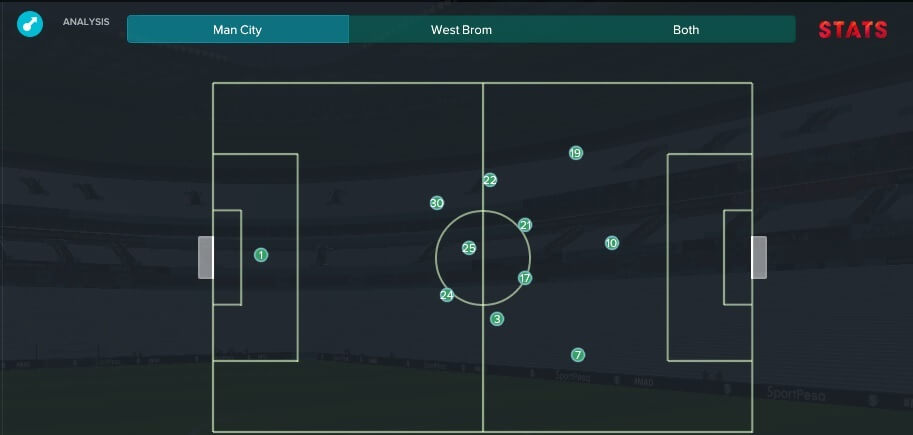Select player marker number 22

pyautogui.click(x=490, y=180)
